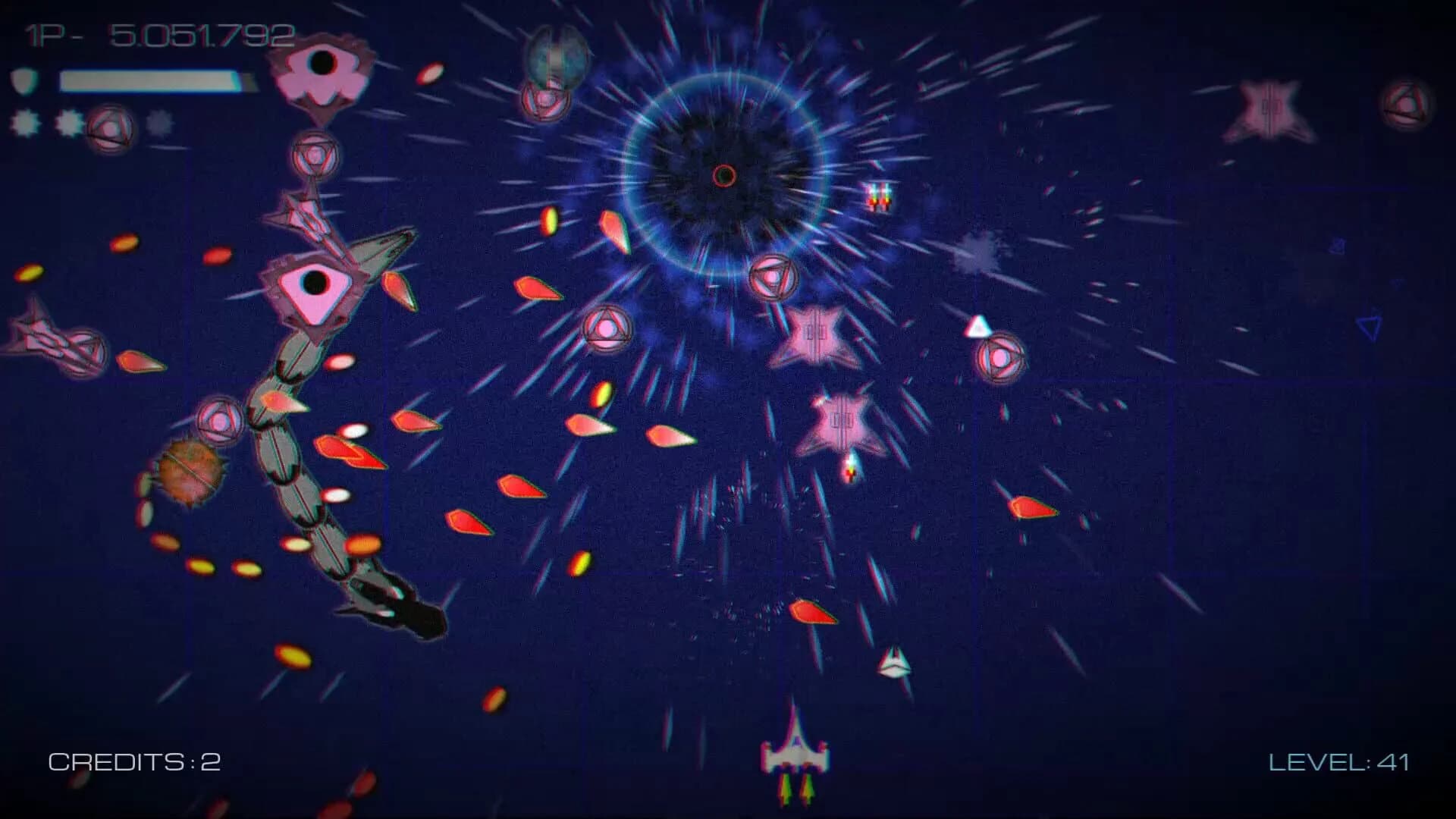Select the 1P score readout
This screenshot has width=1456, height=819.
[x=159, y=32]
